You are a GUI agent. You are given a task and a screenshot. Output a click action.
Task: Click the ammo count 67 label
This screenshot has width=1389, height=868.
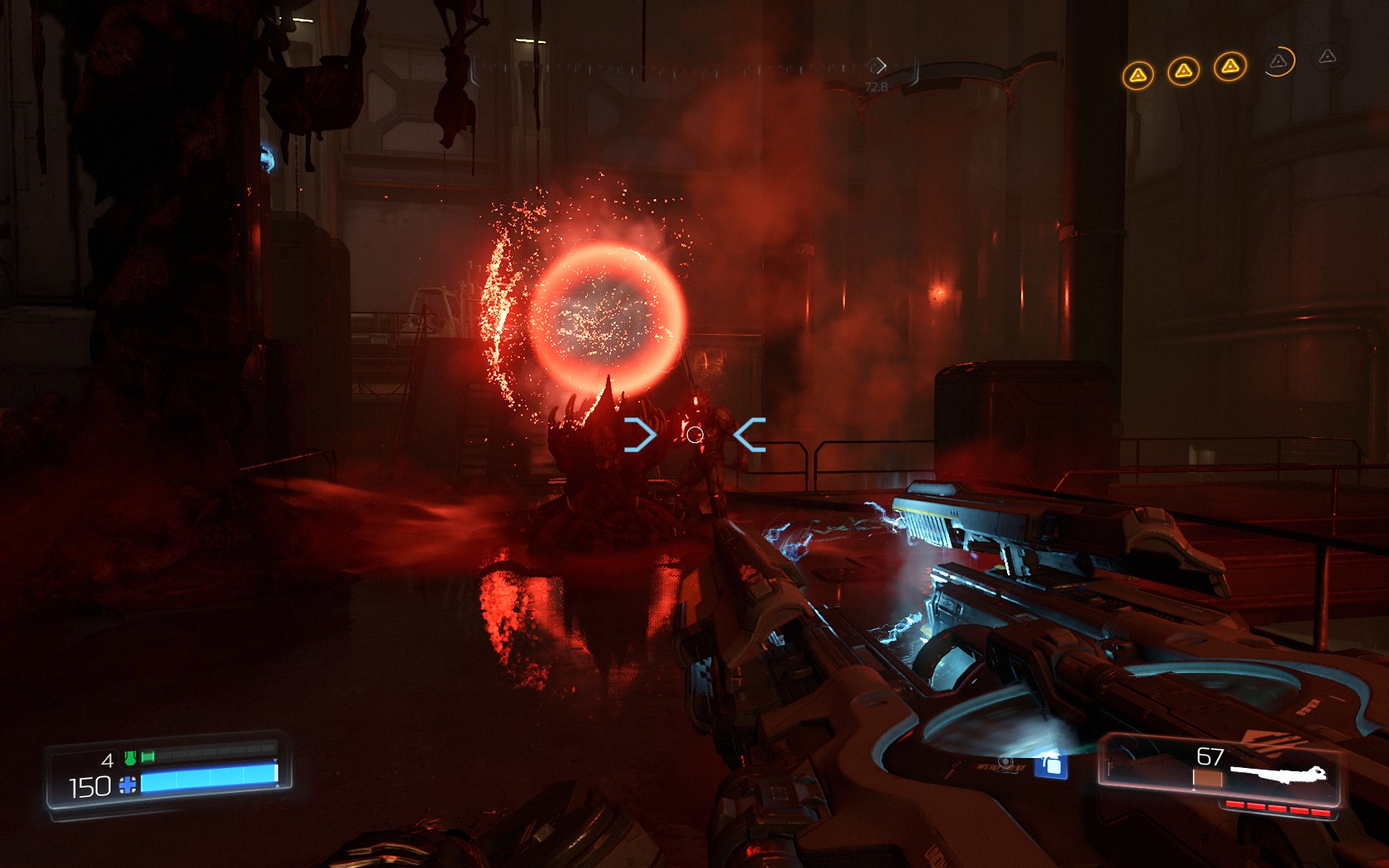pos(1209,756)
